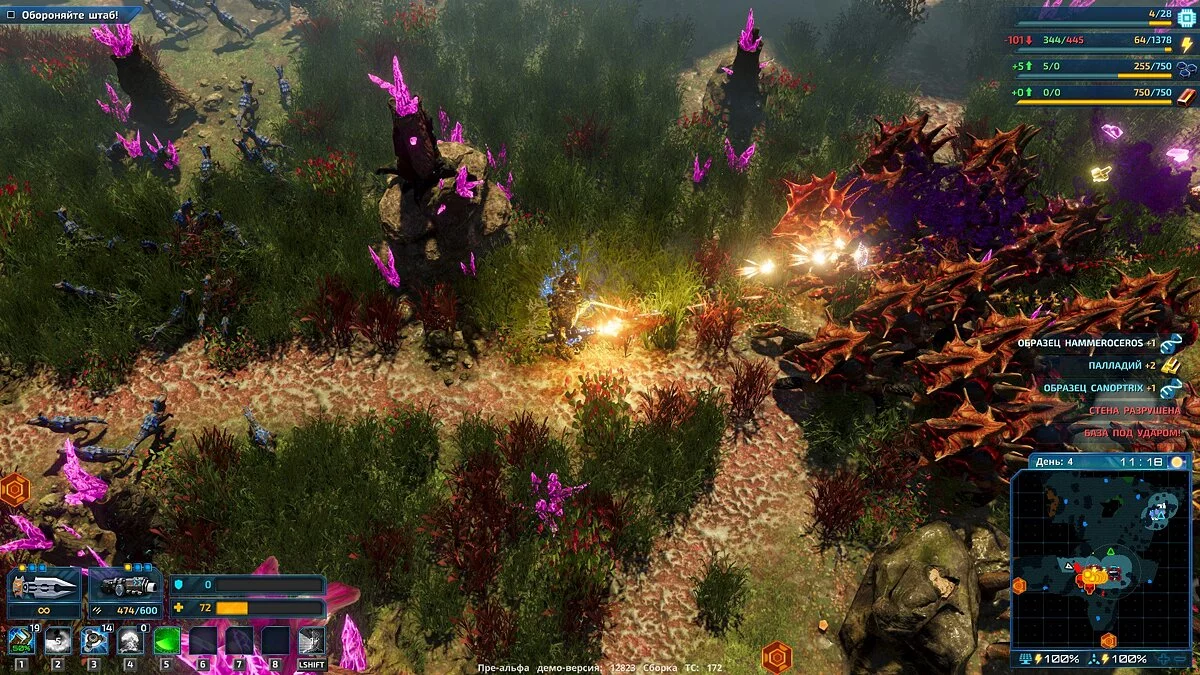
Task: Click the blue processor chip resource icon
Action: coord(1186,17)
